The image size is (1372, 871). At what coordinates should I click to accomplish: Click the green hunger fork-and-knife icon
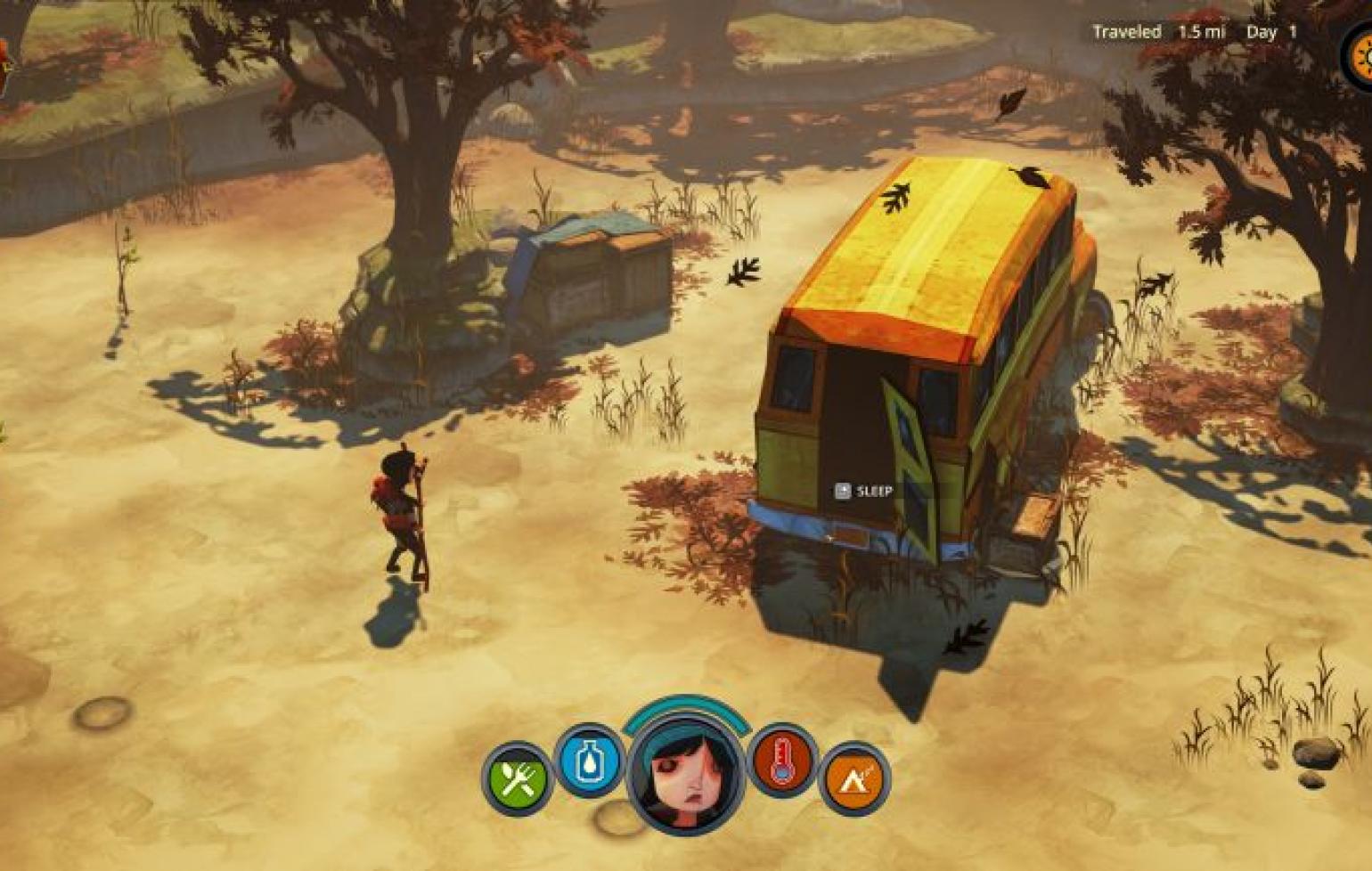pos(518,780)
